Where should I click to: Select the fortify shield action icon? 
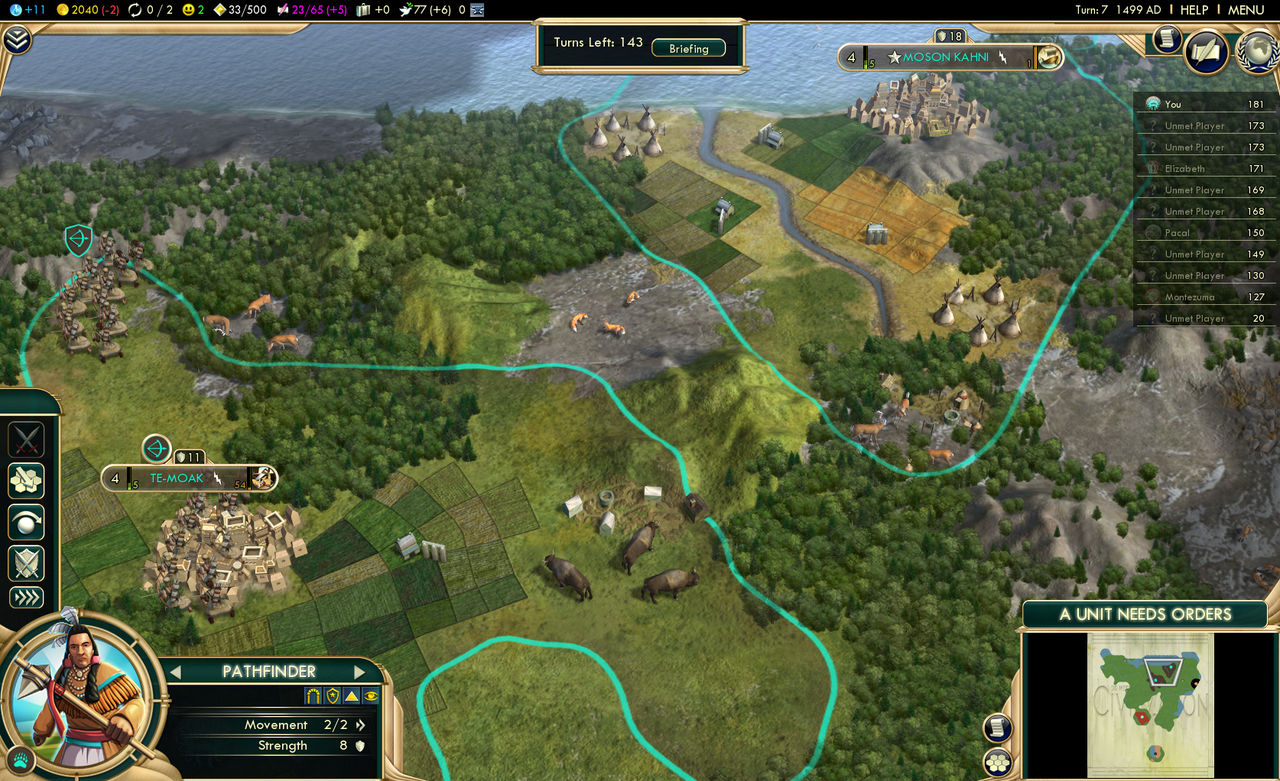click(x=26, y=560)
